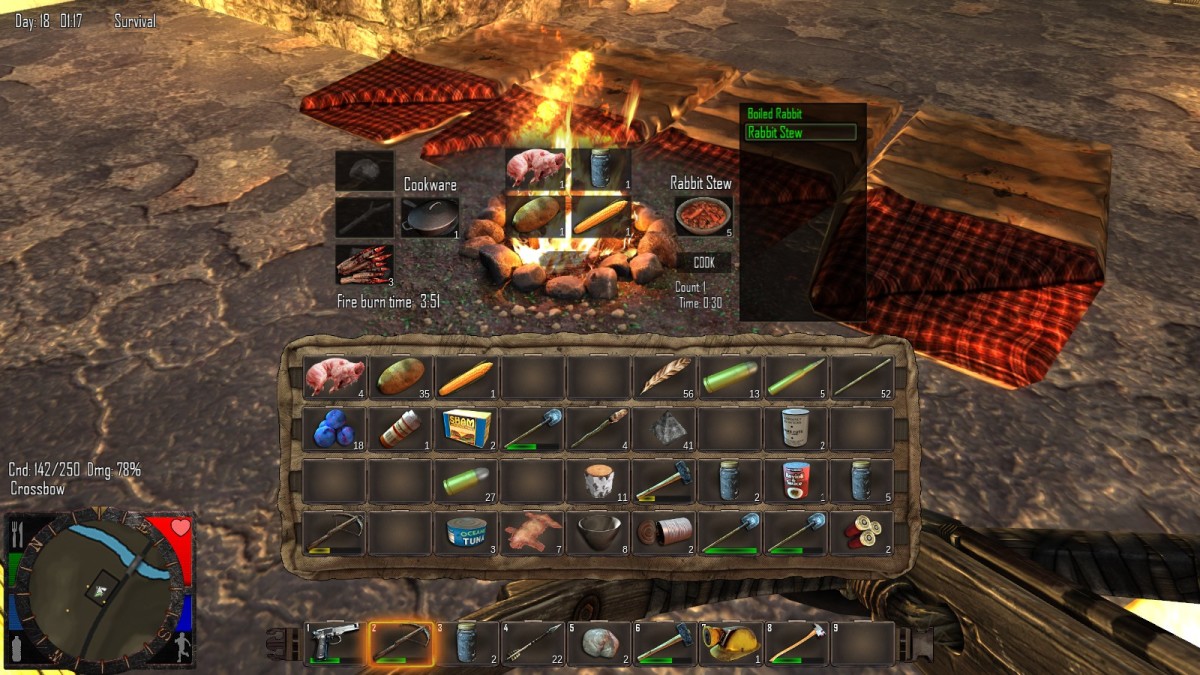Select the stack of 8 bowls

click(598, 533)
